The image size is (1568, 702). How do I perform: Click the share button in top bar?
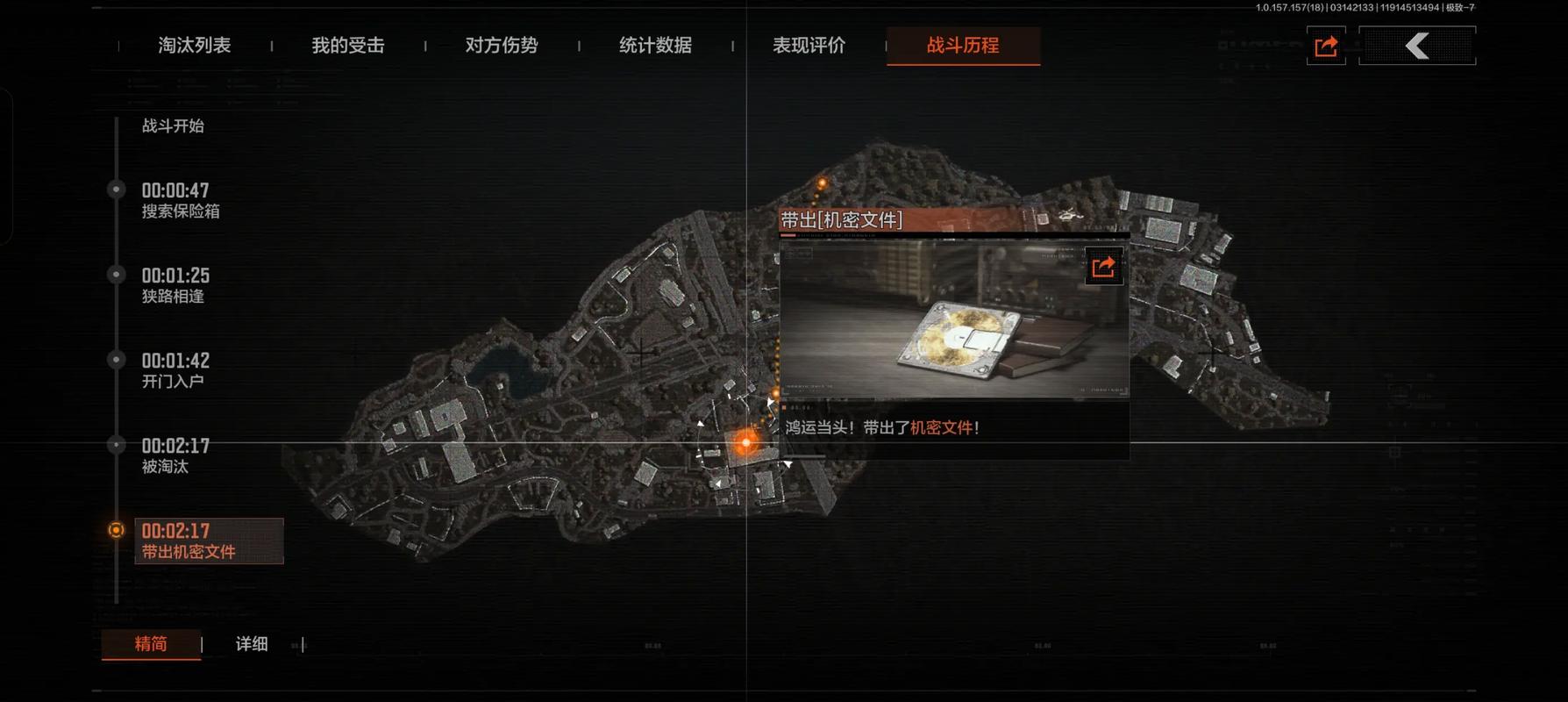pyautogui.click(x=1326, y=46)
